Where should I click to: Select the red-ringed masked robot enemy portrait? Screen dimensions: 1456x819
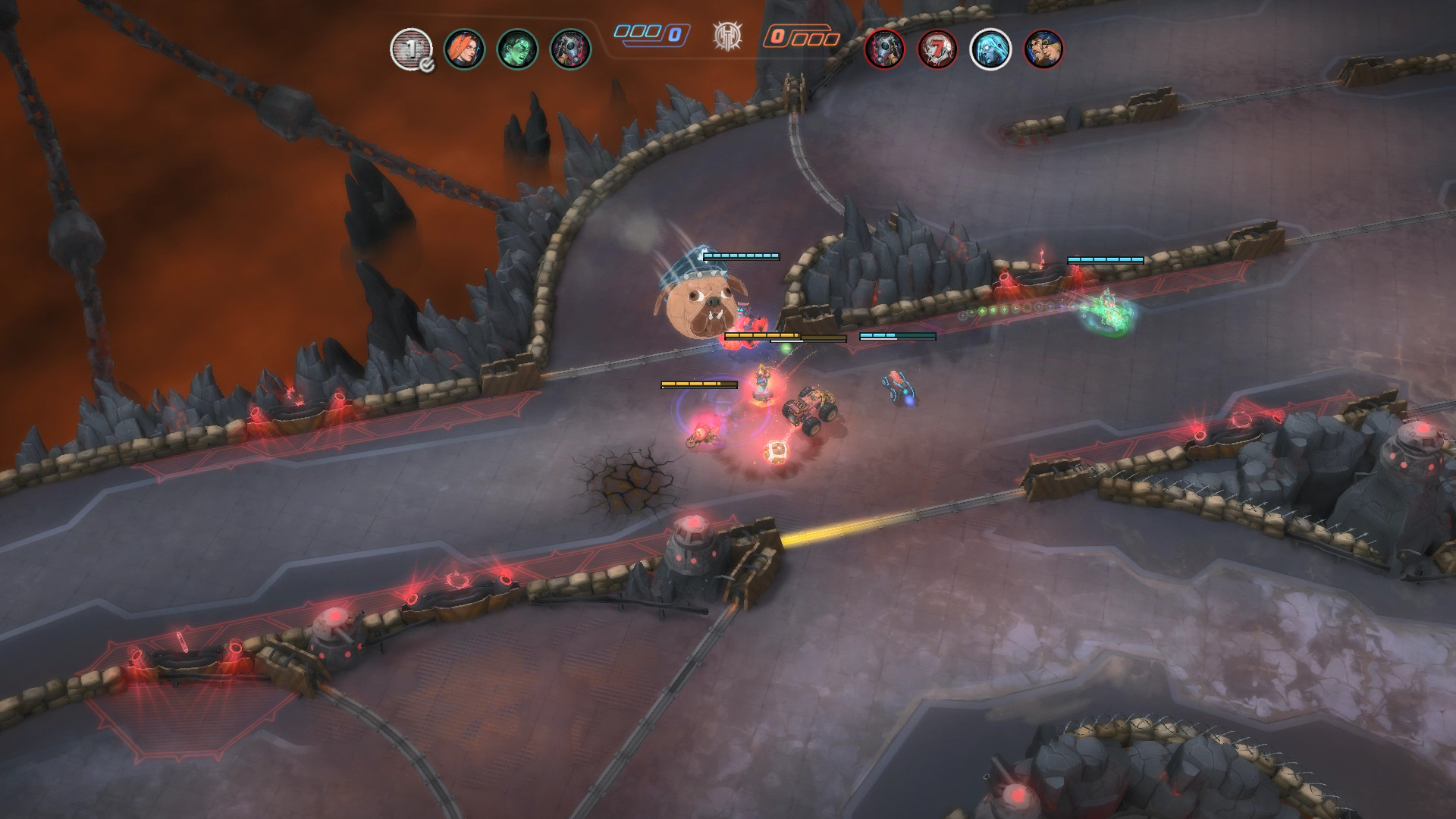[884, 49]
